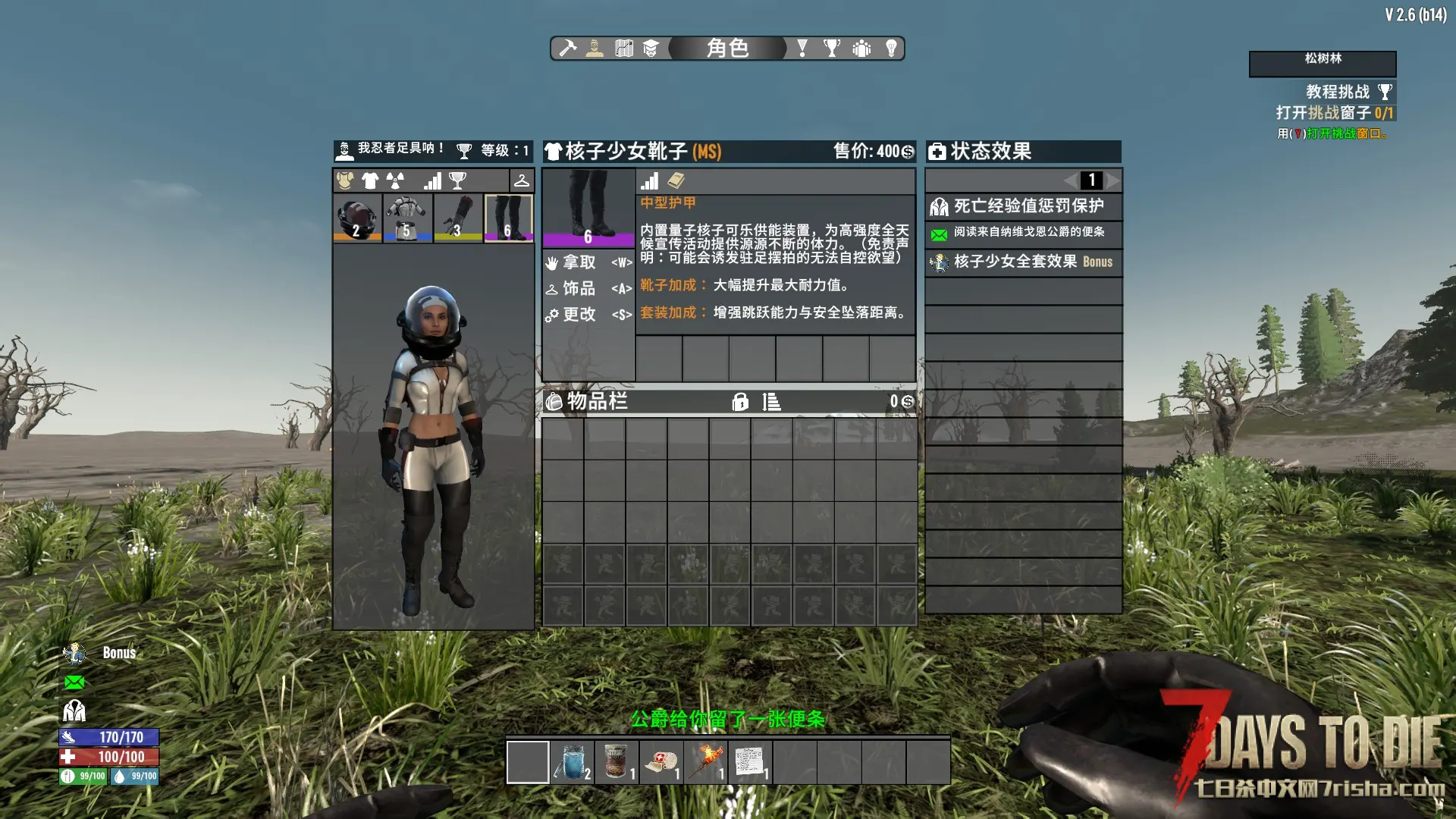Screen dimensions: 1456x819
Task: Select the equipped gloves slot
Action: [x=458, y=218]
